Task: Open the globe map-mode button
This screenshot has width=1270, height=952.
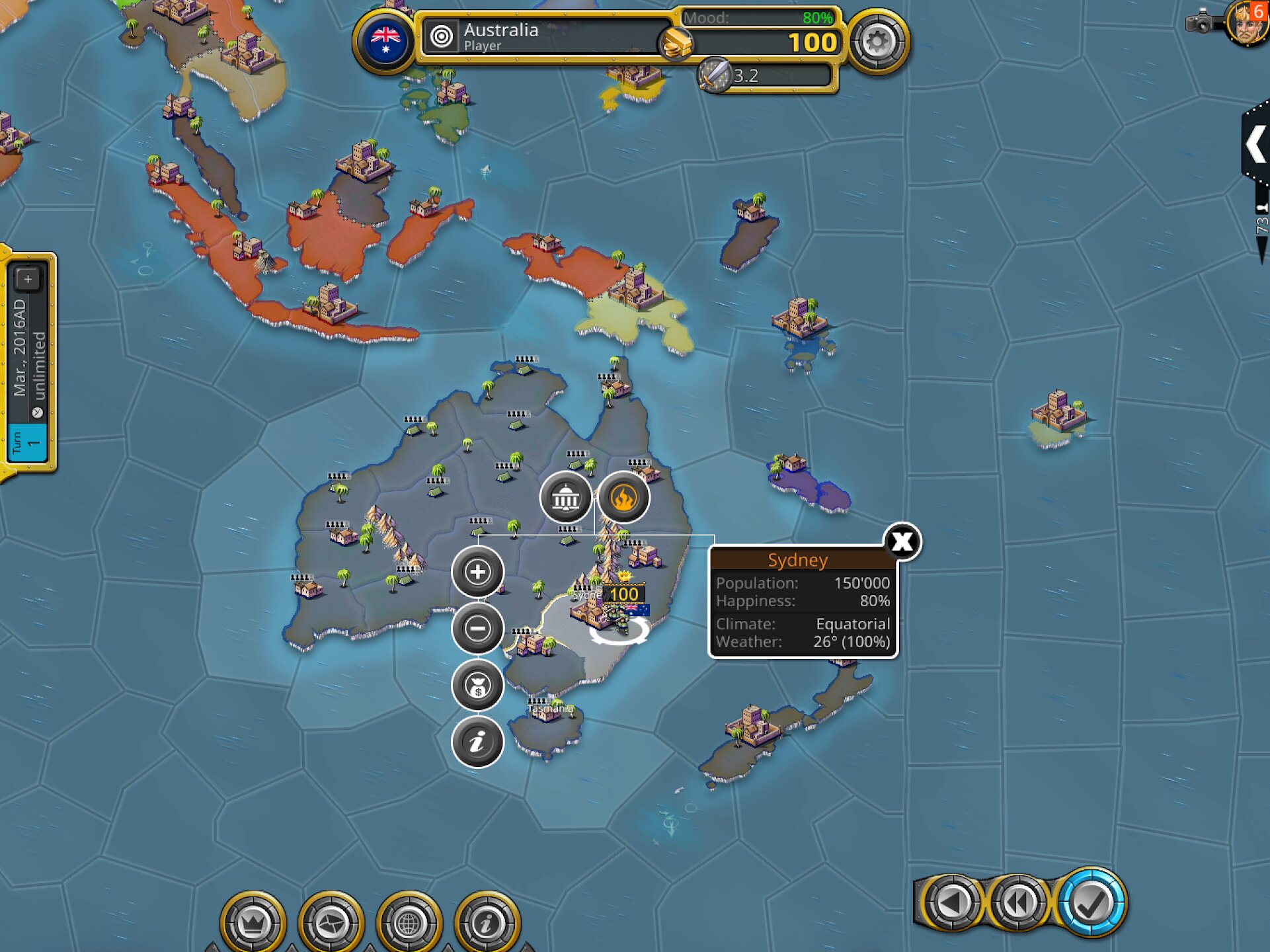Action: 409,923
